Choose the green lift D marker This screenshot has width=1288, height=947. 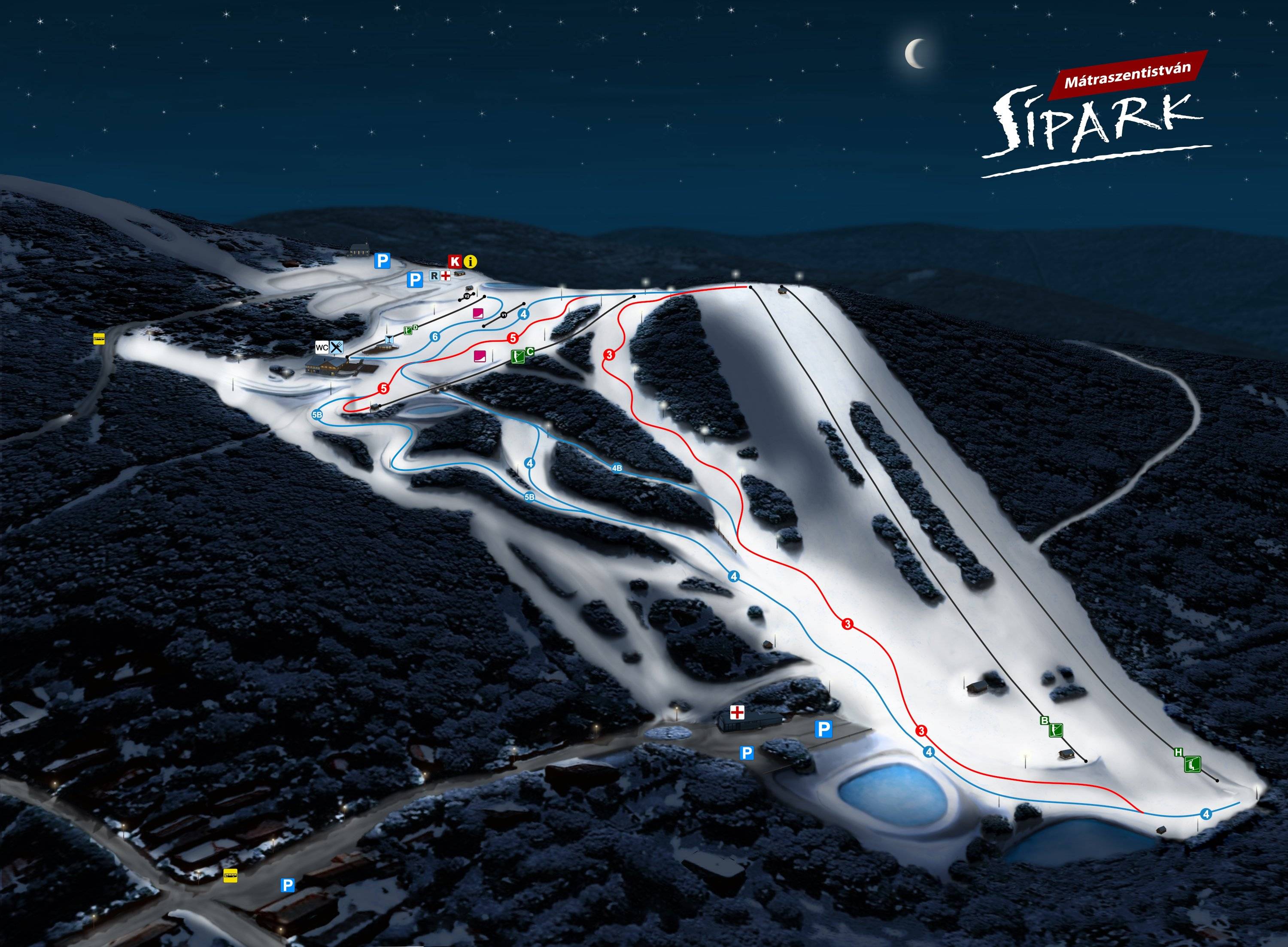coord(409,330)
